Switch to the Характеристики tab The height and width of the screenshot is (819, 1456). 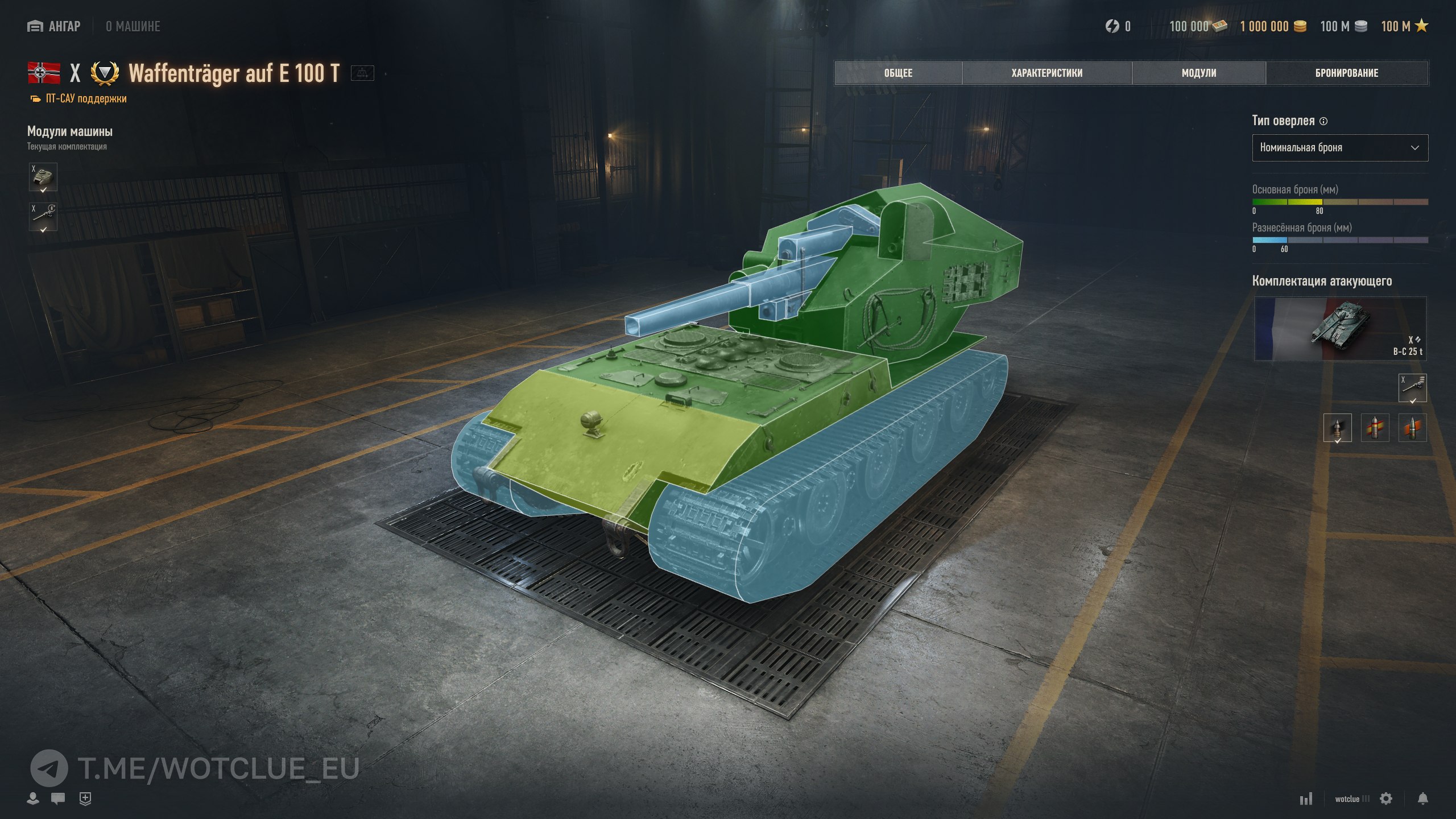(1046, 73)
